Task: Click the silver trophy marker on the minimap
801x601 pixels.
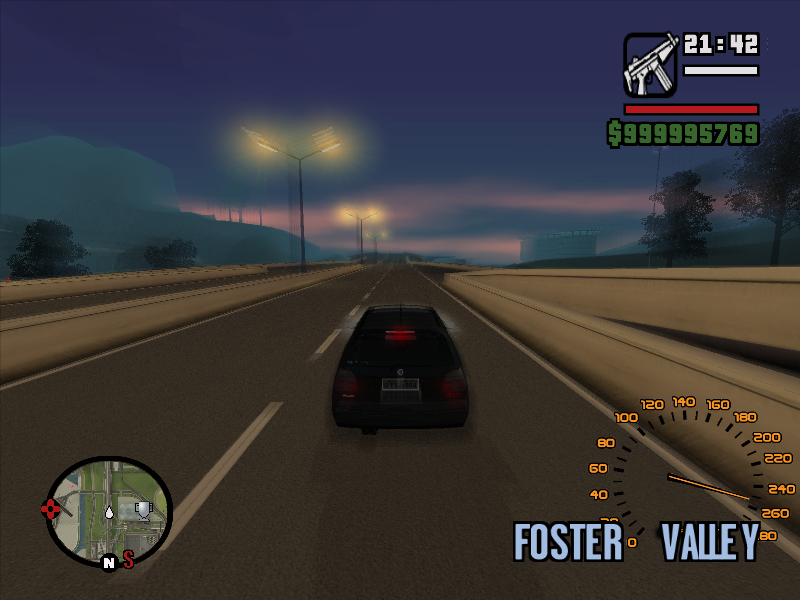Action: (144, 511)
